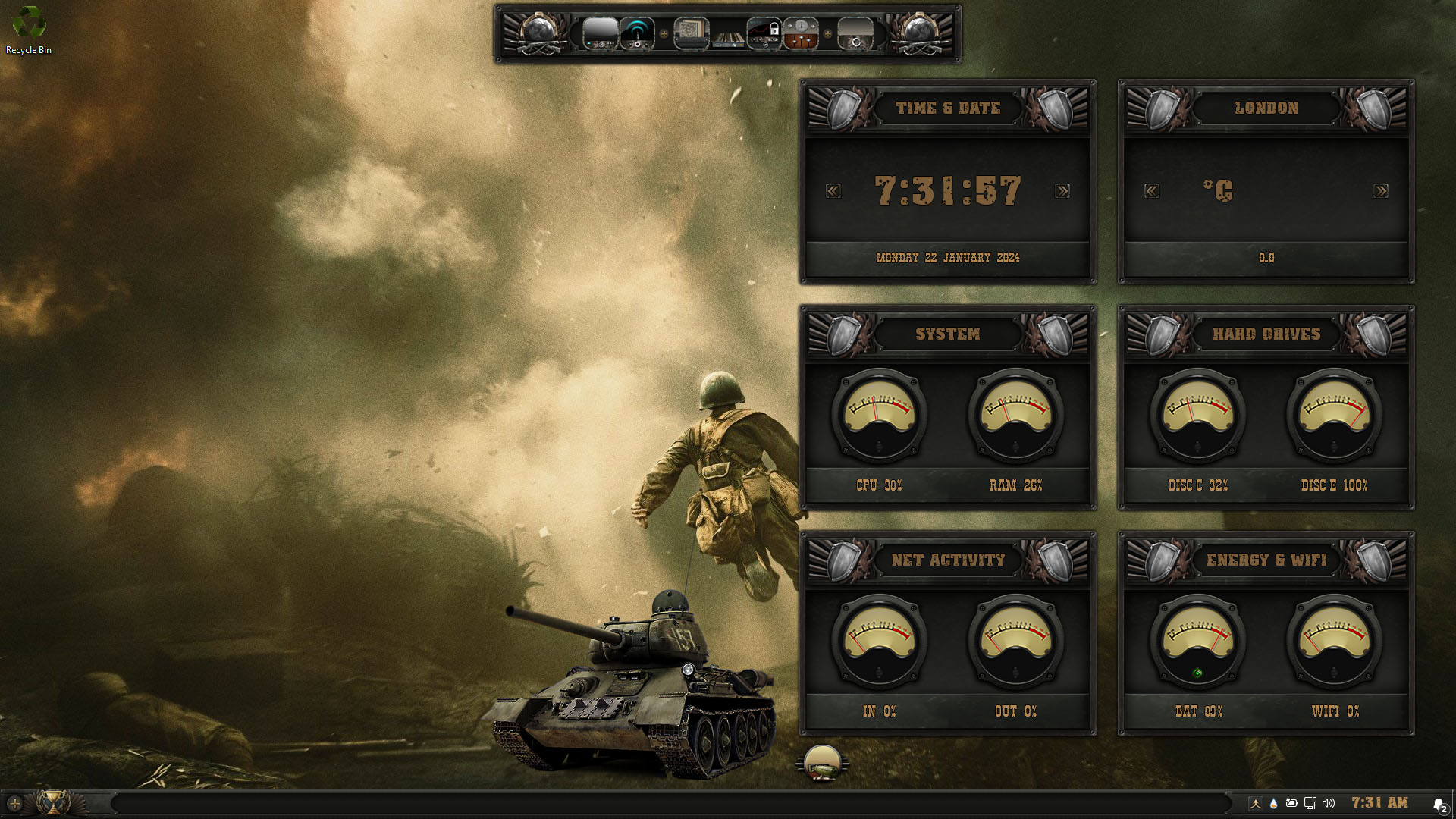Open the trophy Start button

(52, 802)
